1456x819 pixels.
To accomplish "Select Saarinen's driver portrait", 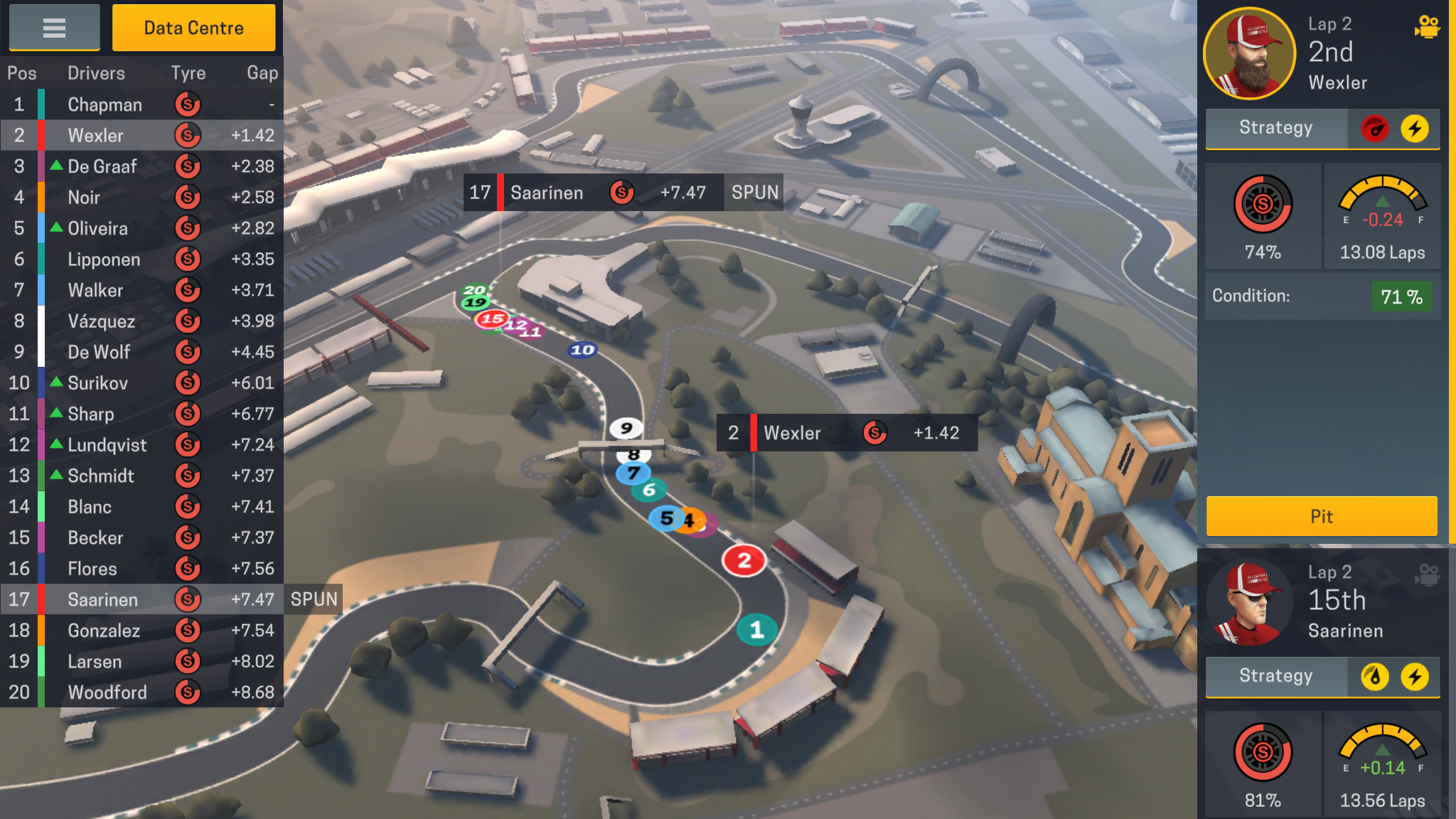I will pyautogui.click(x=1249, y=603).
